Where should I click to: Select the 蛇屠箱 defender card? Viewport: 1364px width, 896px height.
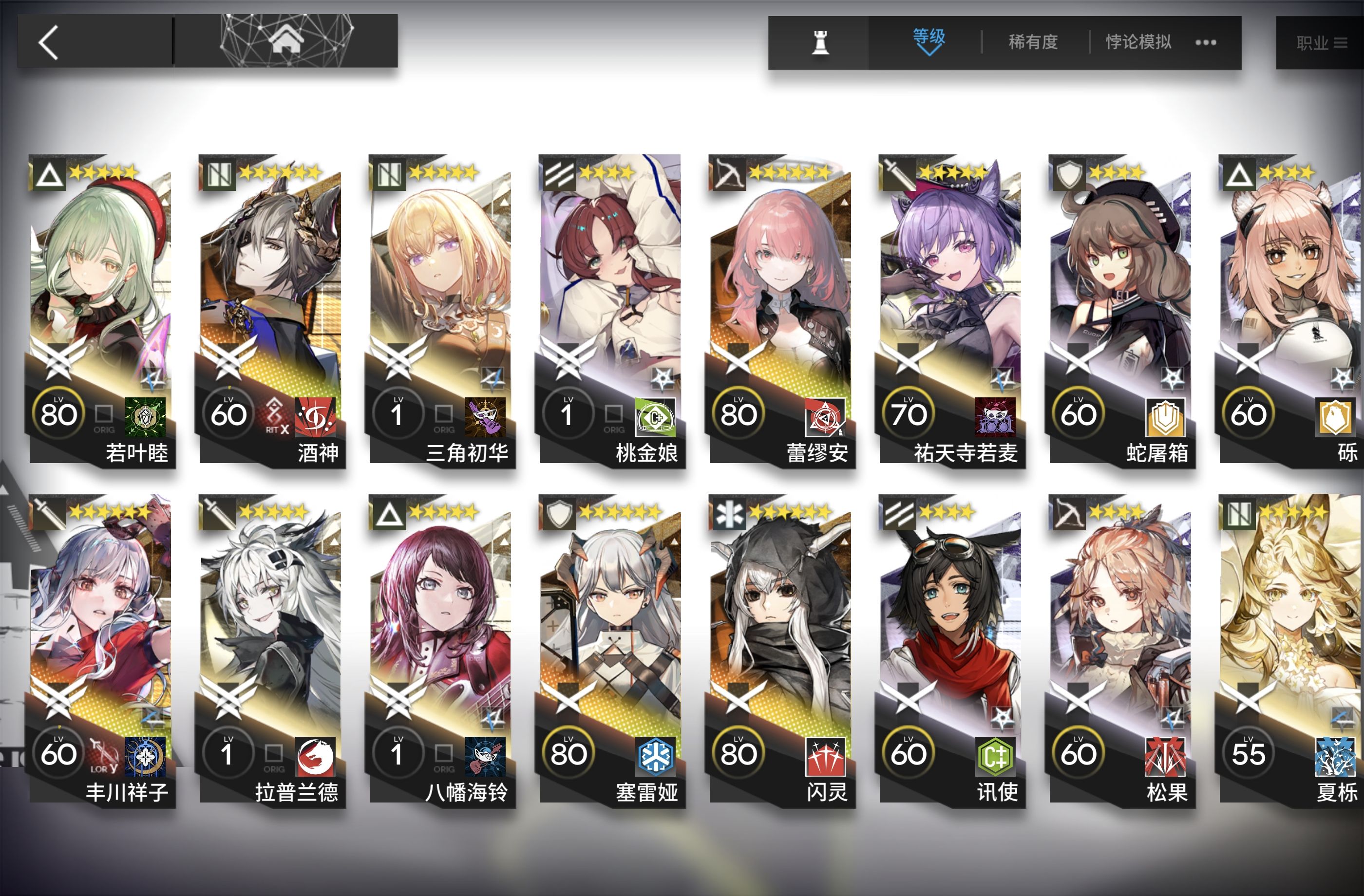pyautogui.click(x=1121, y=309)
